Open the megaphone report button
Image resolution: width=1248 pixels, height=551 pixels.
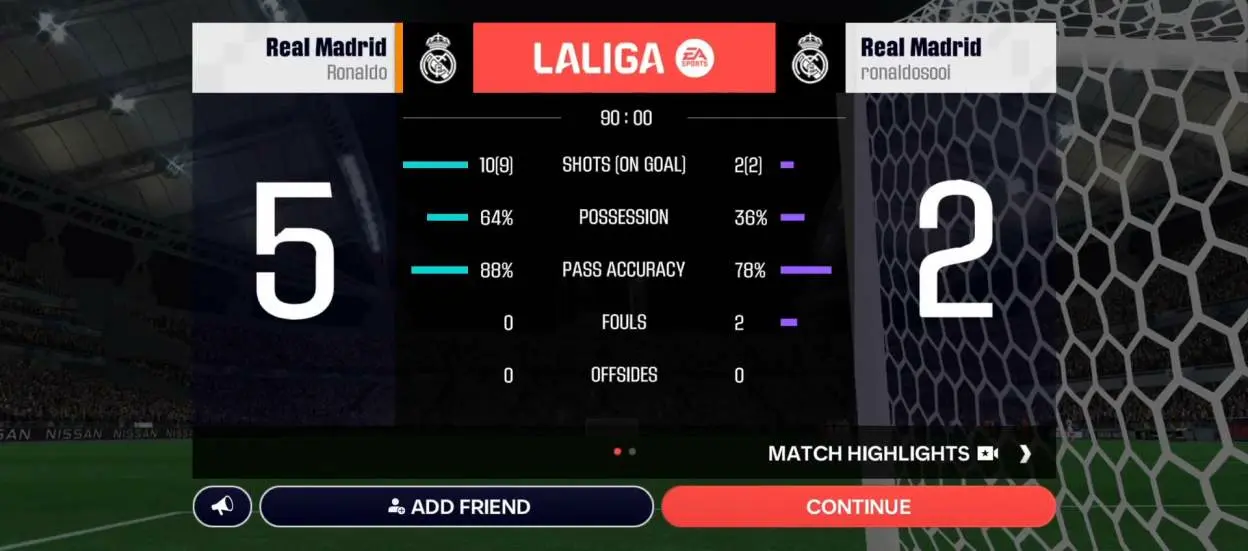(x=222, y=507)
